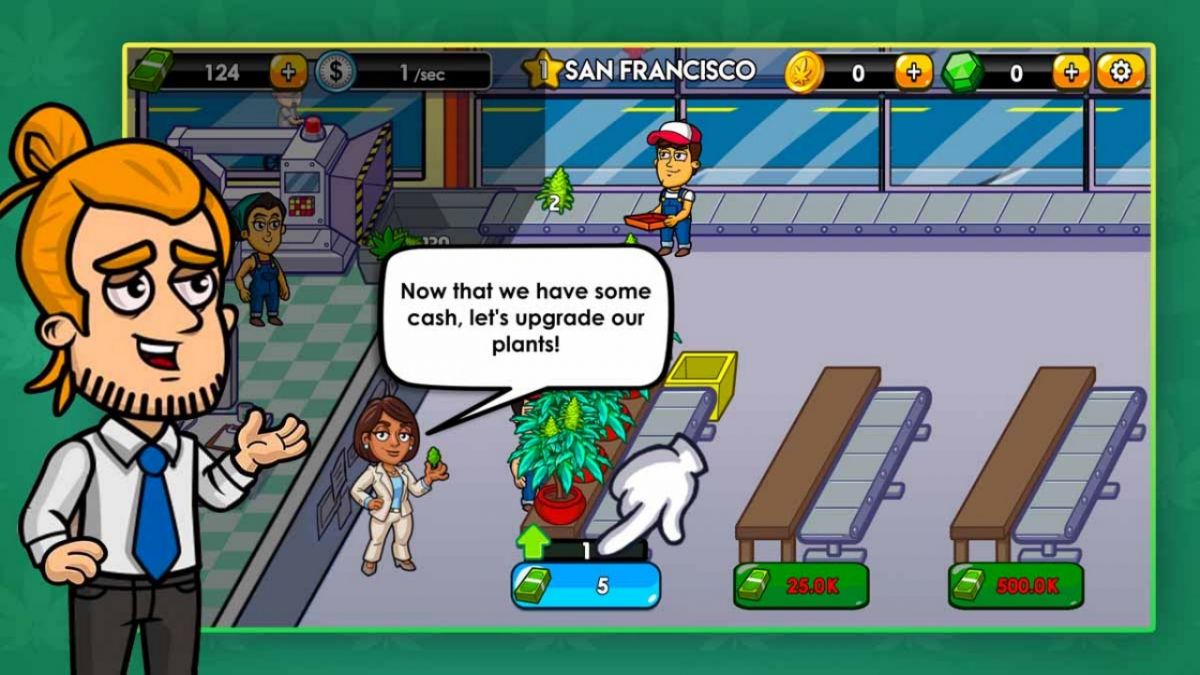Open the settings gear menu
Image resolution: width=1200 pixels, height=675 pixels.
pyautogui.click(x=1121, y=72)
